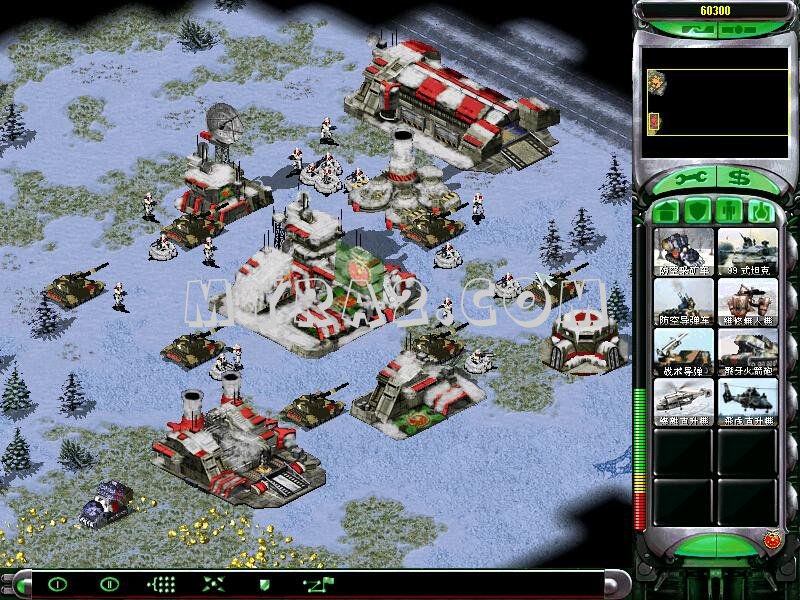Switch to the shield defenses tab
The height and width of the screenshot is (600, 800).
(x=697, y=212)
